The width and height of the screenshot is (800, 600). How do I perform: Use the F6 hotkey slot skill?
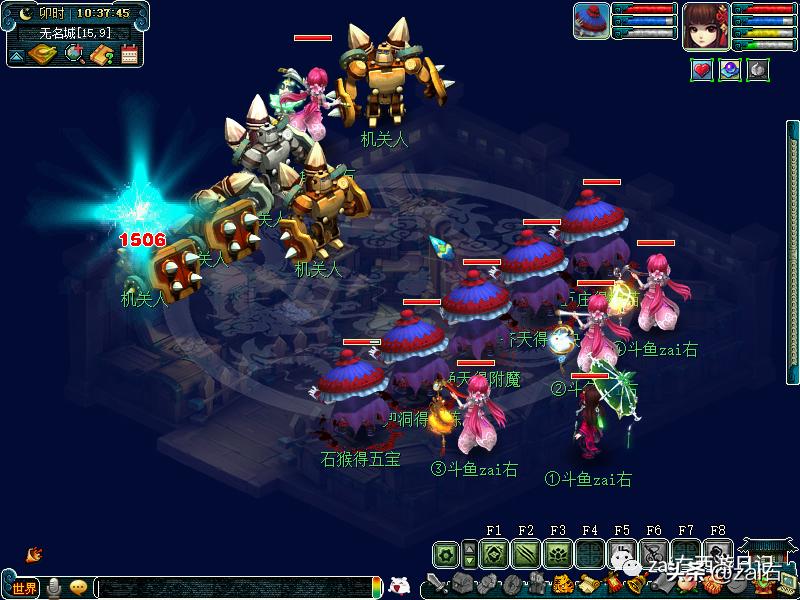[x=653, y=554]
